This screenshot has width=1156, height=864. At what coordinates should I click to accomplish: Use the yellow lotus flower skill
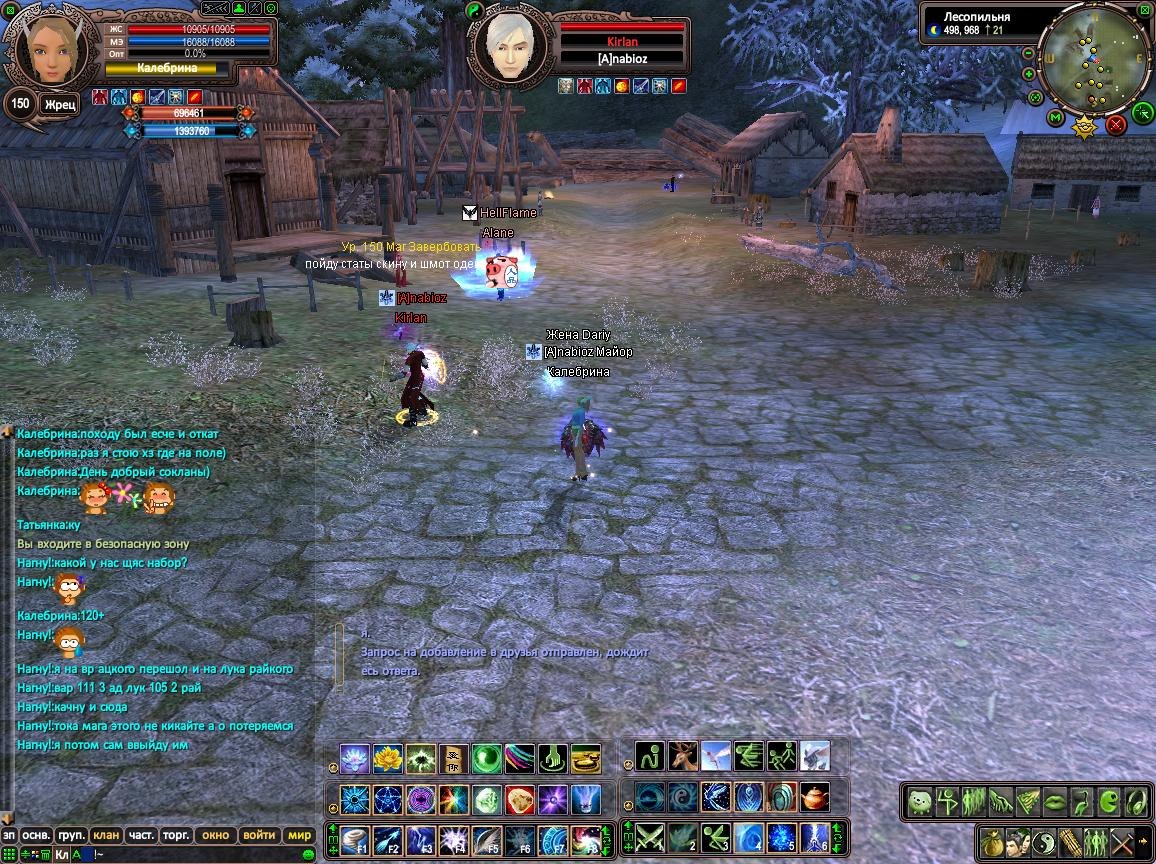[x=388, y=759]
